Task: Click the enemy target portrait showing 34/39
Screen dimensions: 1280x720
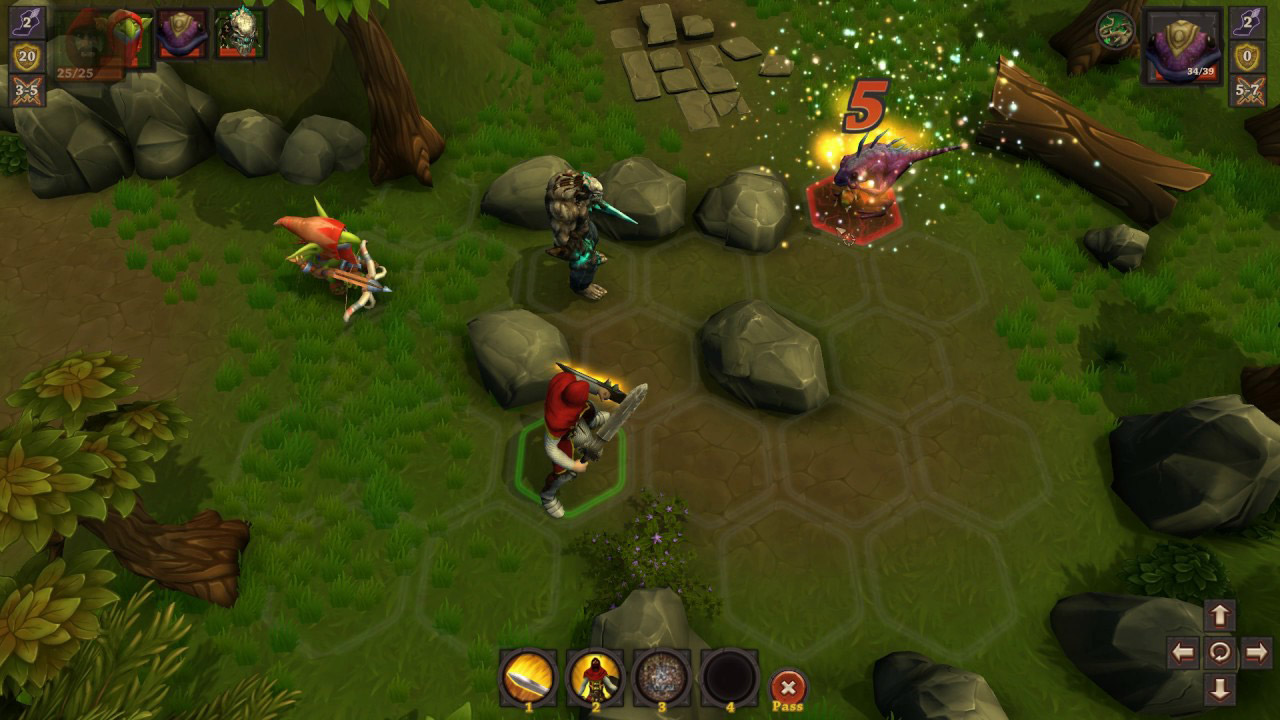Action: [1183, 45]
